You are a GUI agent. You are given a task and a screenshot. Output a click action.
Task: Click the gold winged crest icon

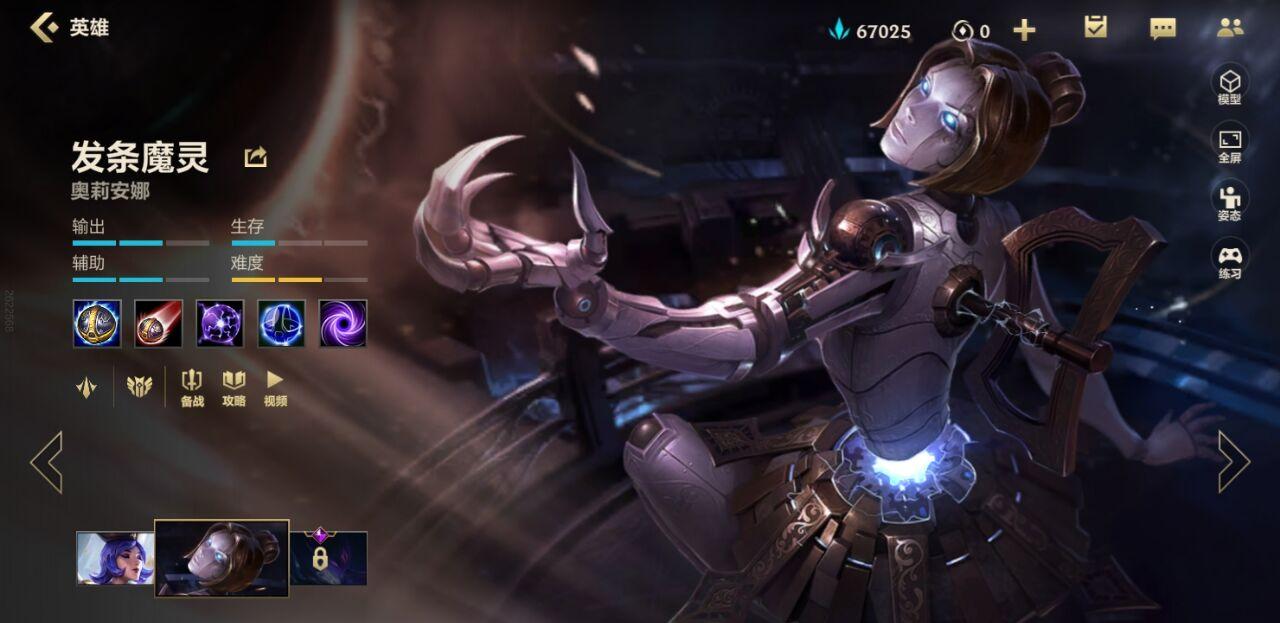pyautogui.click(x=138, y=386)
